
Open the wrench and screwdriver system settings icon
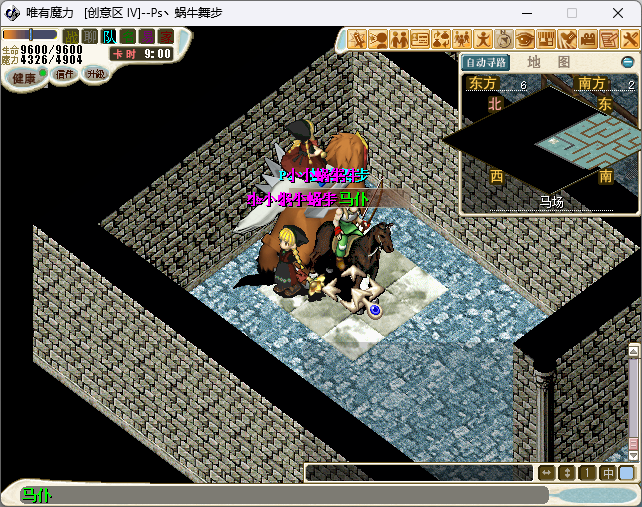(x=630, y=39)
